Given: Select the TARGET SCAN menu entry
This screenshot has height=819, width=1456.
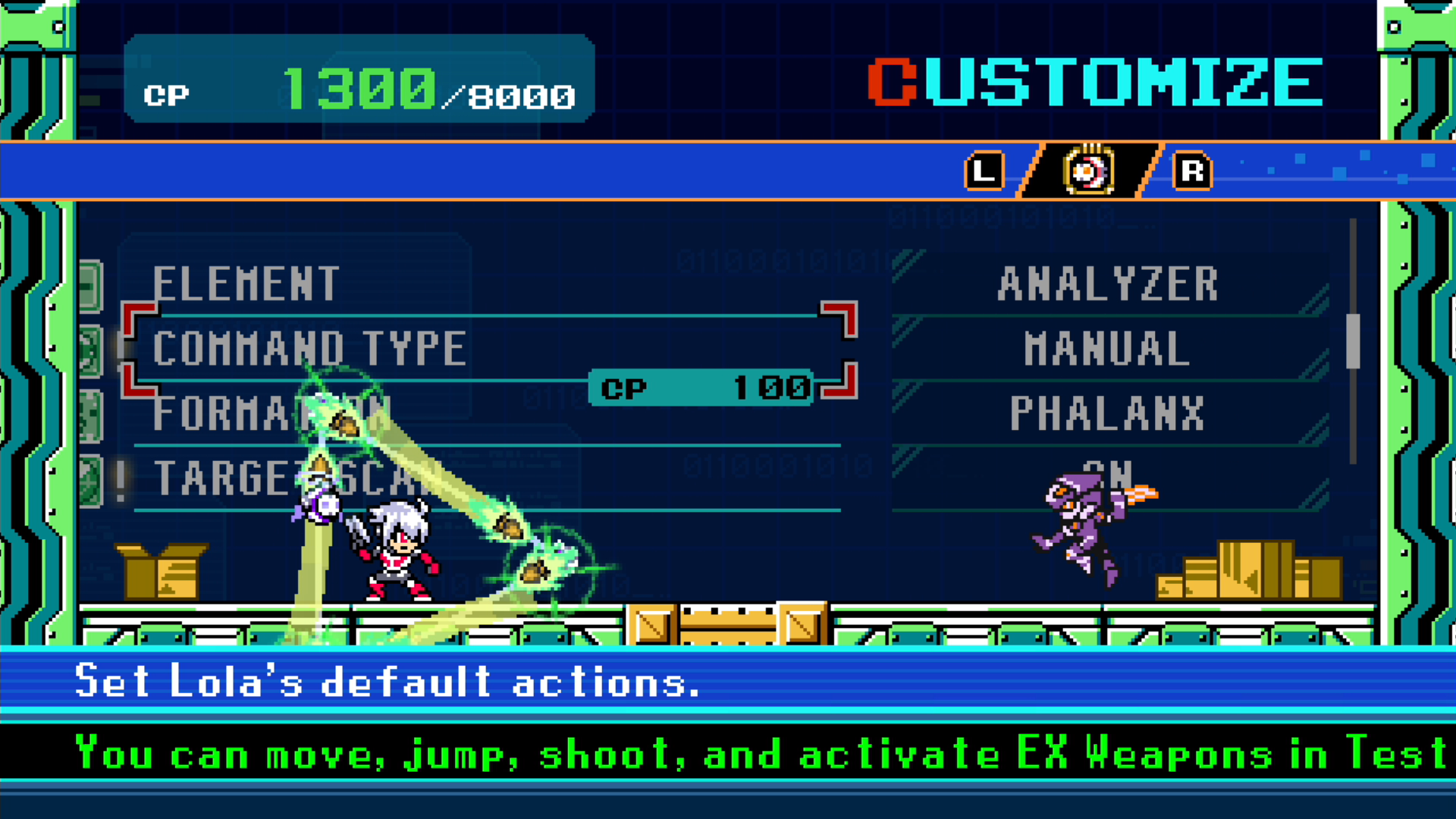Looking at the screenshot, I should pyautogui.click(x=292, y=478).
